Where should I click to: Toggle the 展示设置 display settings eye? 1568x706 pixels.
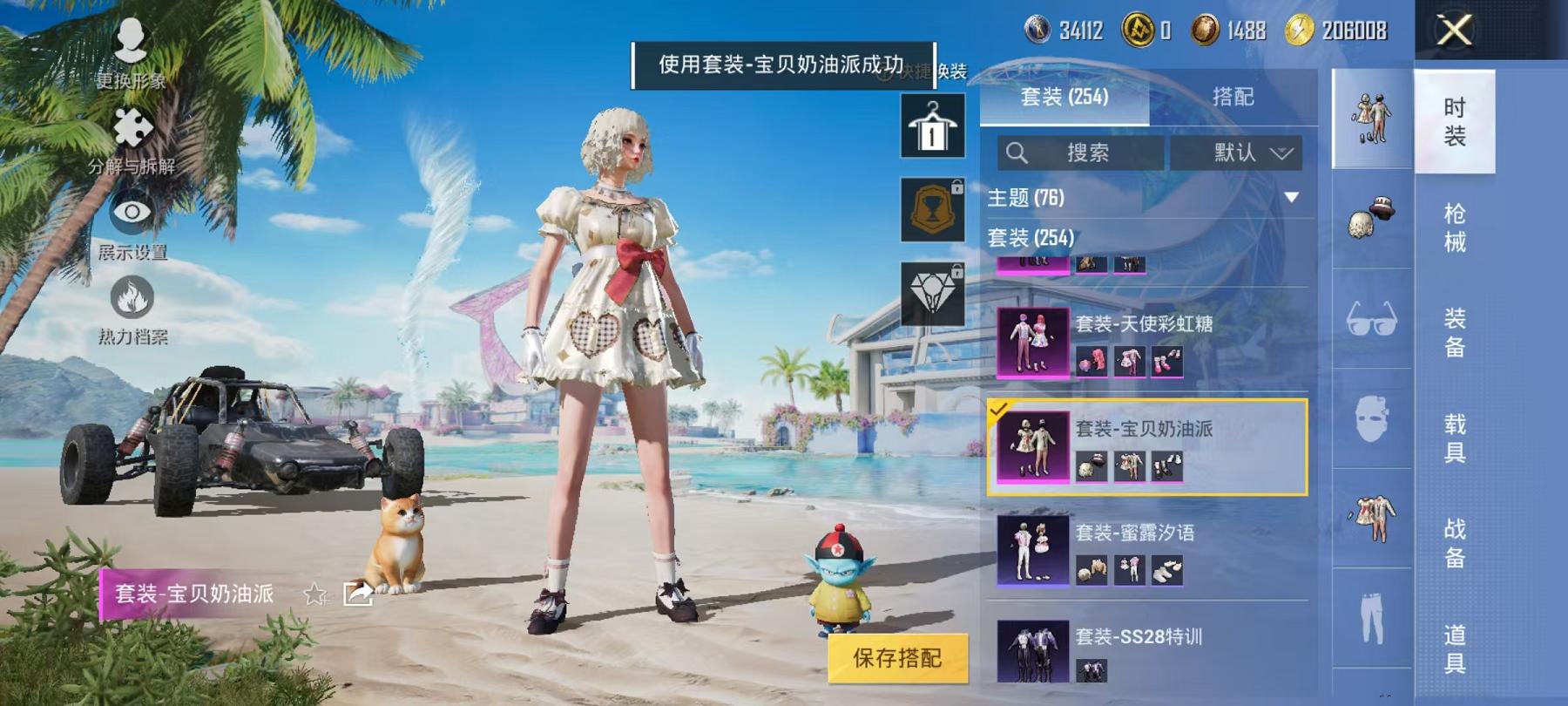click(131, 213)
